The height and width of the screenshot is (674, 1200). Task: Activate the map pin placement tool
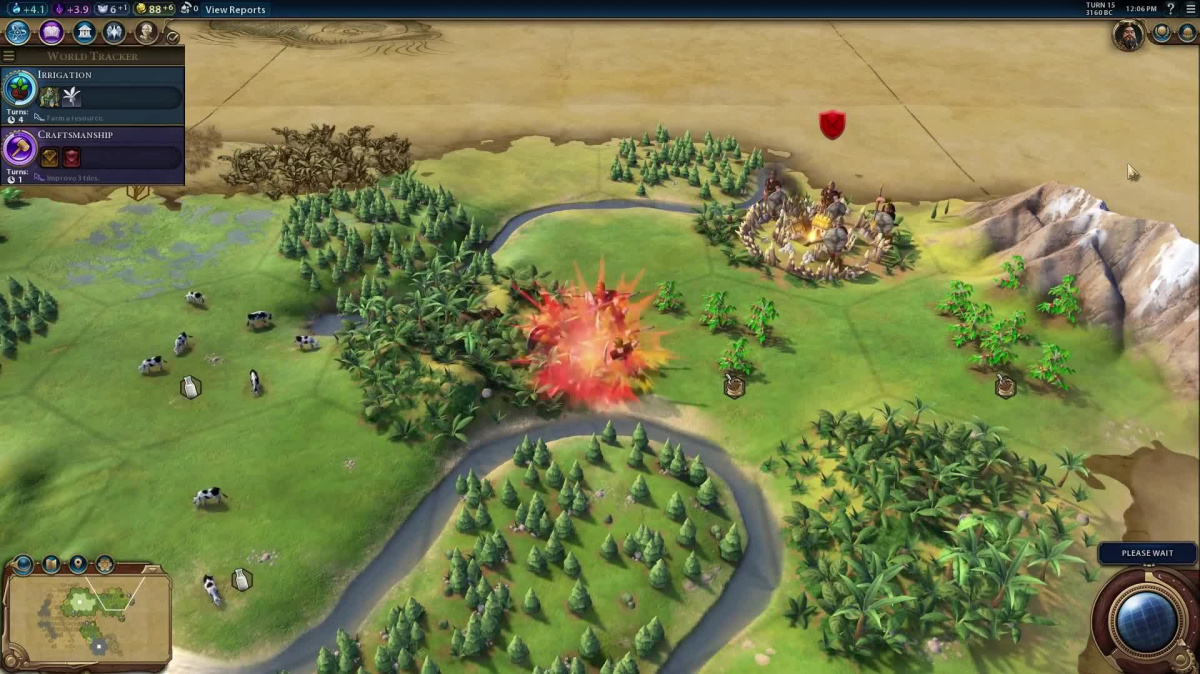pos(78,565)
